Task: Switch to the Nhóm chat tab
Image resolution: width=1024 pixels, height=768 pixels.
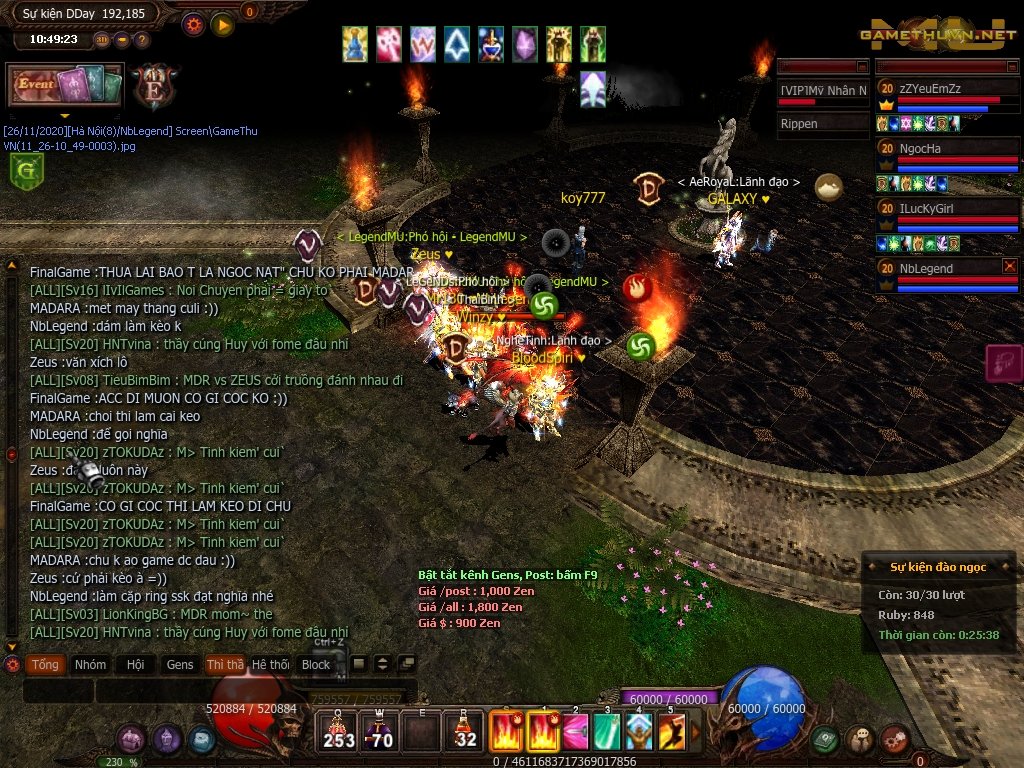Action: (x=90, y=664)
